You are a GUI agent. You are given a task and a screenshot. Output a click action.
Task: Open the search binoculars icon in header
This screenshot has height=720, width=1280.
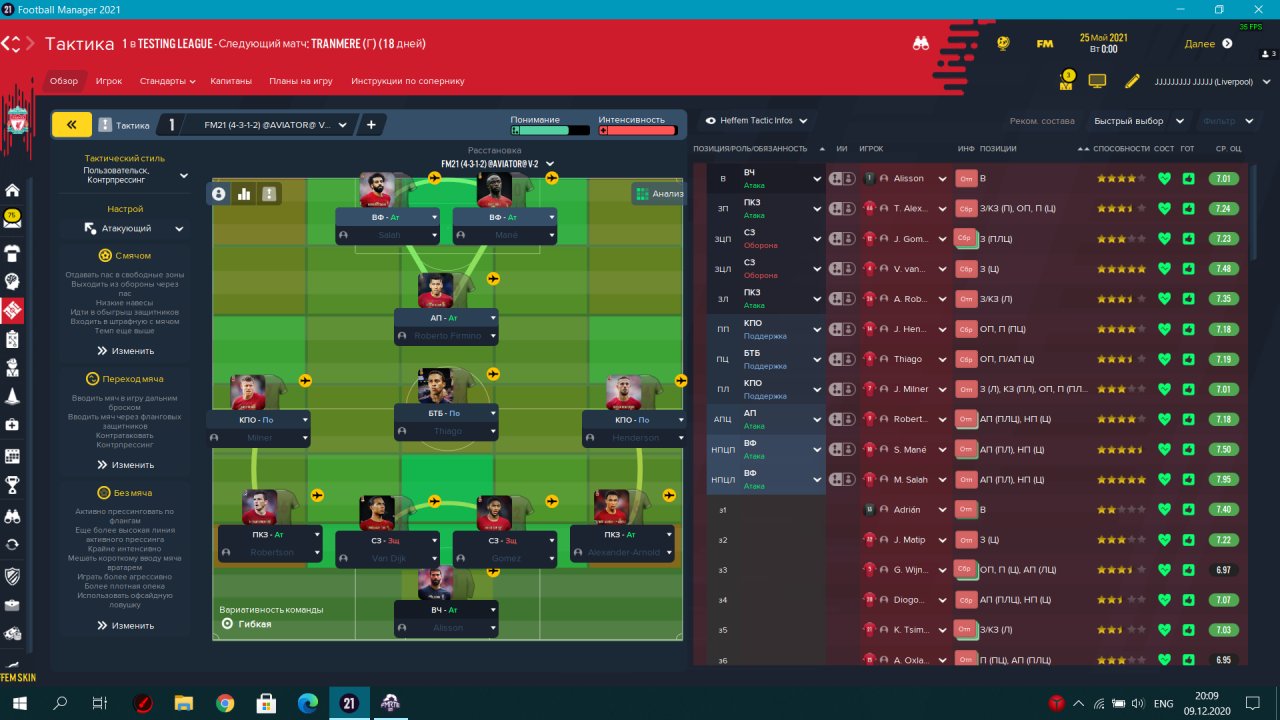point(921,43)
